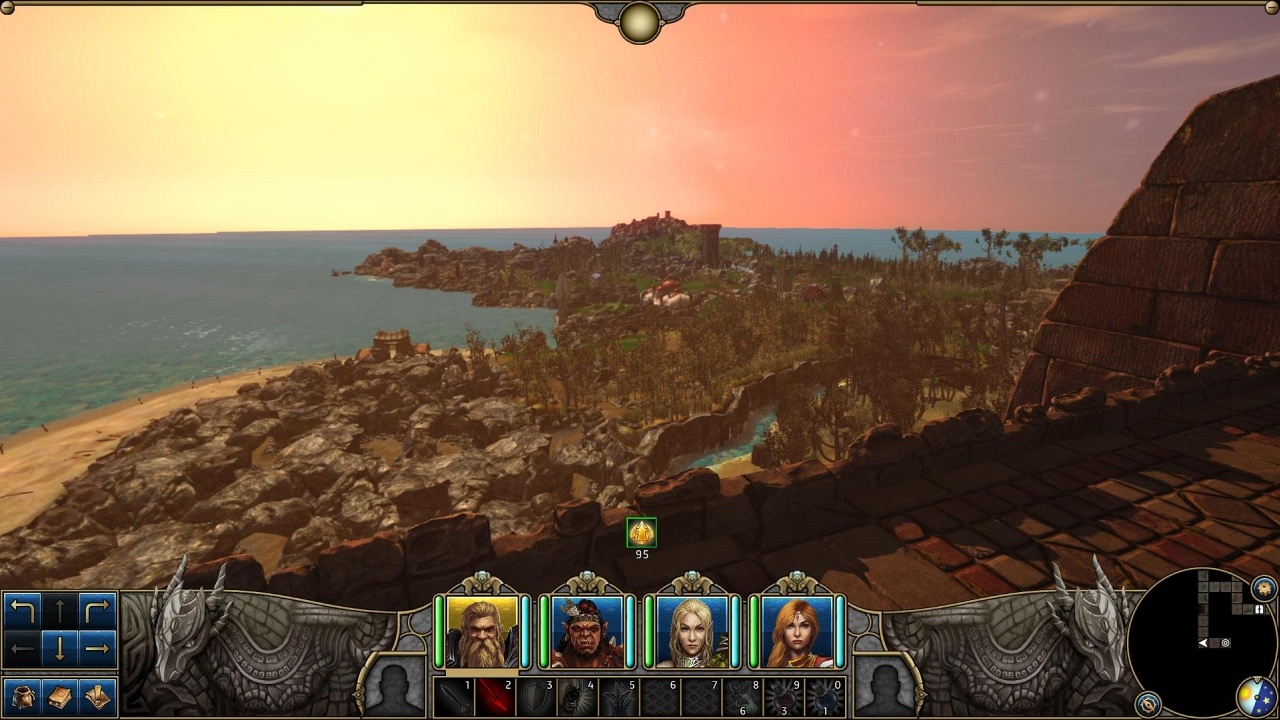Strafe left with the left arrow button
1280x720 pixels.
[22, 649]
